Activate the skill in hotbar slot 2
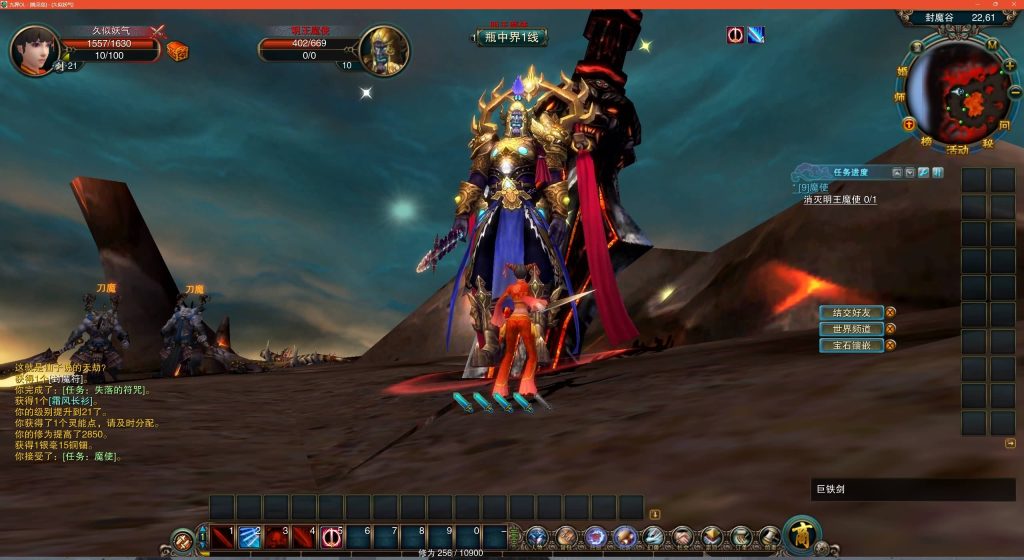This screenshot has height=560, width=1024. pos(249,537)
